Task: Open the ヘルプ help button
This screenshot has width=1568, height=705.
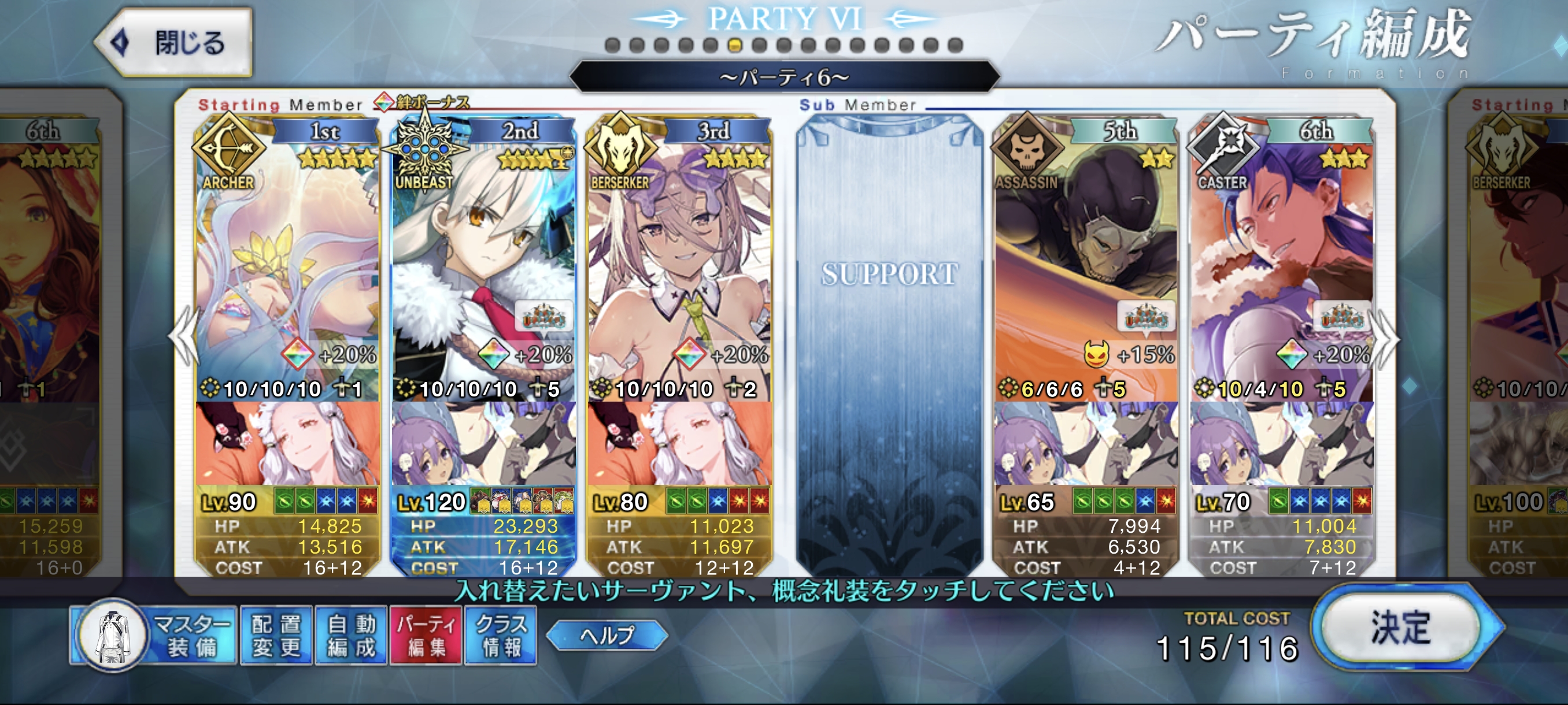Action: 607,635
